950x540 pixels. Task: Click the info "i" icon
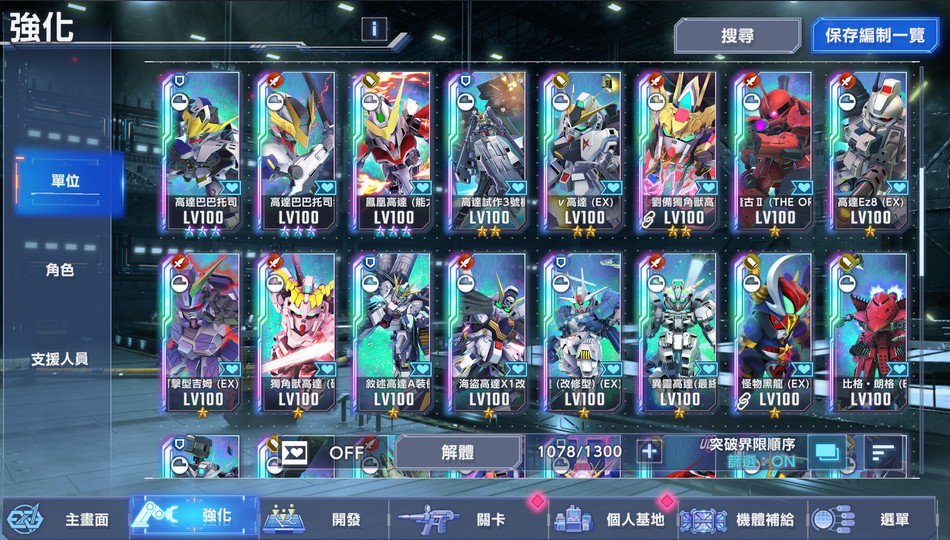pyautogui.click(x=375, y=28)
